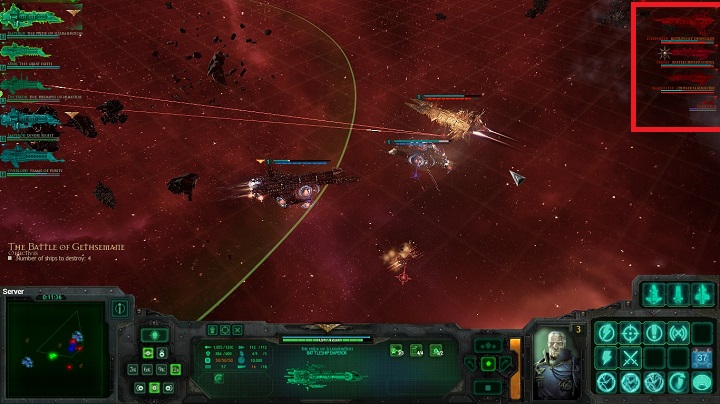
Task: Click the X button above ship stats
Action: coord(239,329)
